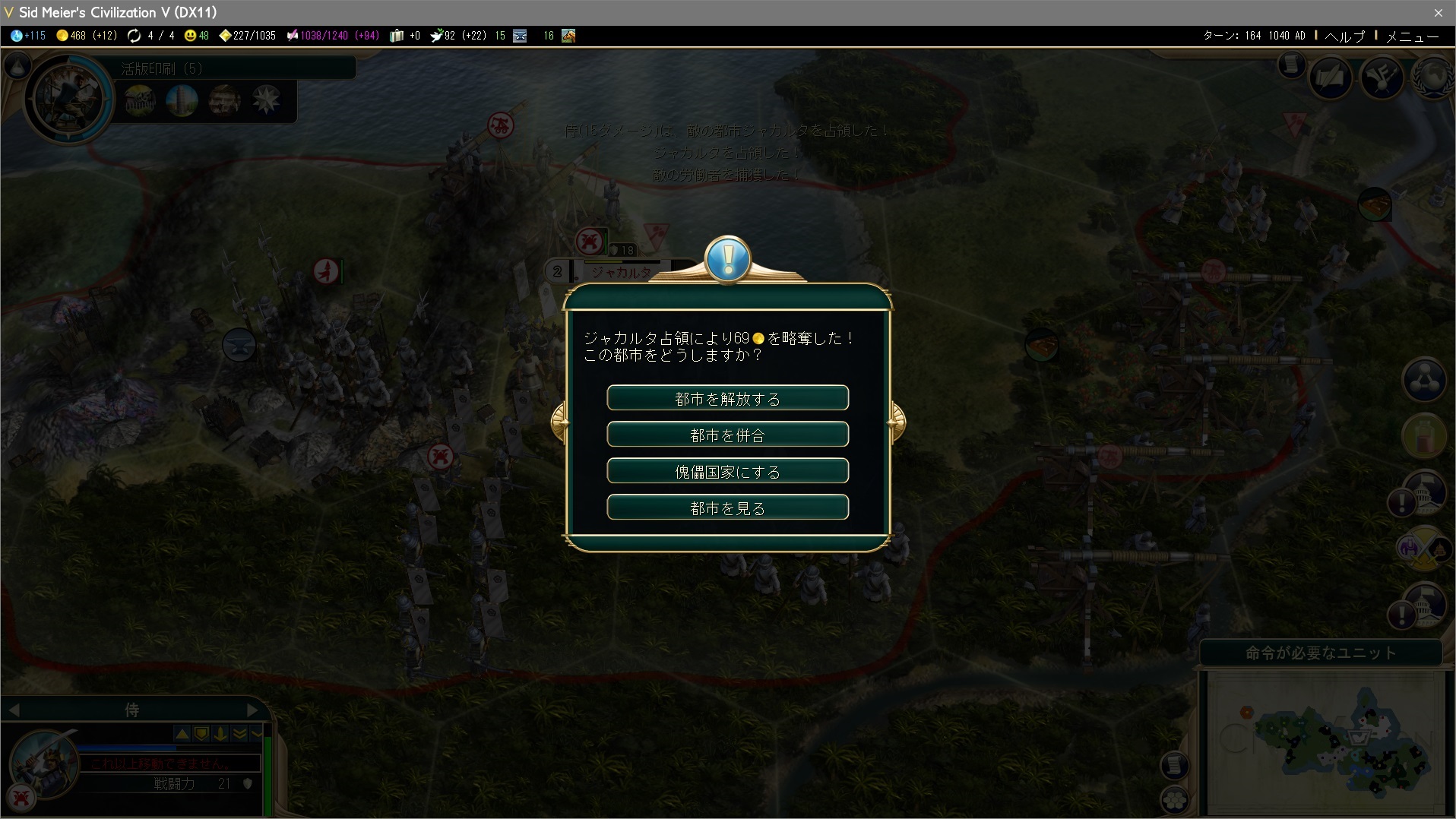Select the 命令が必要なユニット next-unit button

1321,653
